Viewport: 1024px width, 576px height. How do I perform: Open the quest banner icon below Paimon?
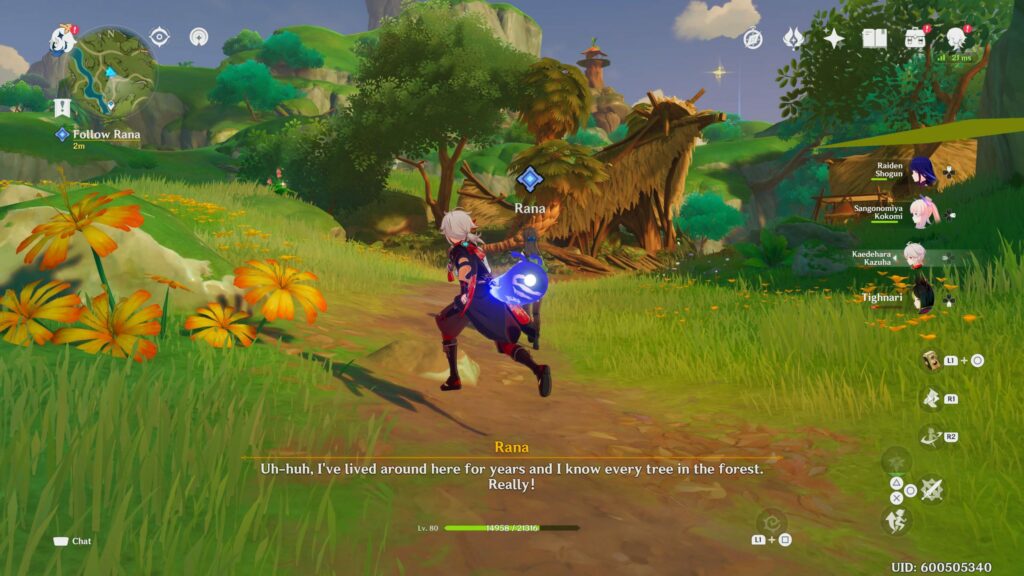[63, 108]
